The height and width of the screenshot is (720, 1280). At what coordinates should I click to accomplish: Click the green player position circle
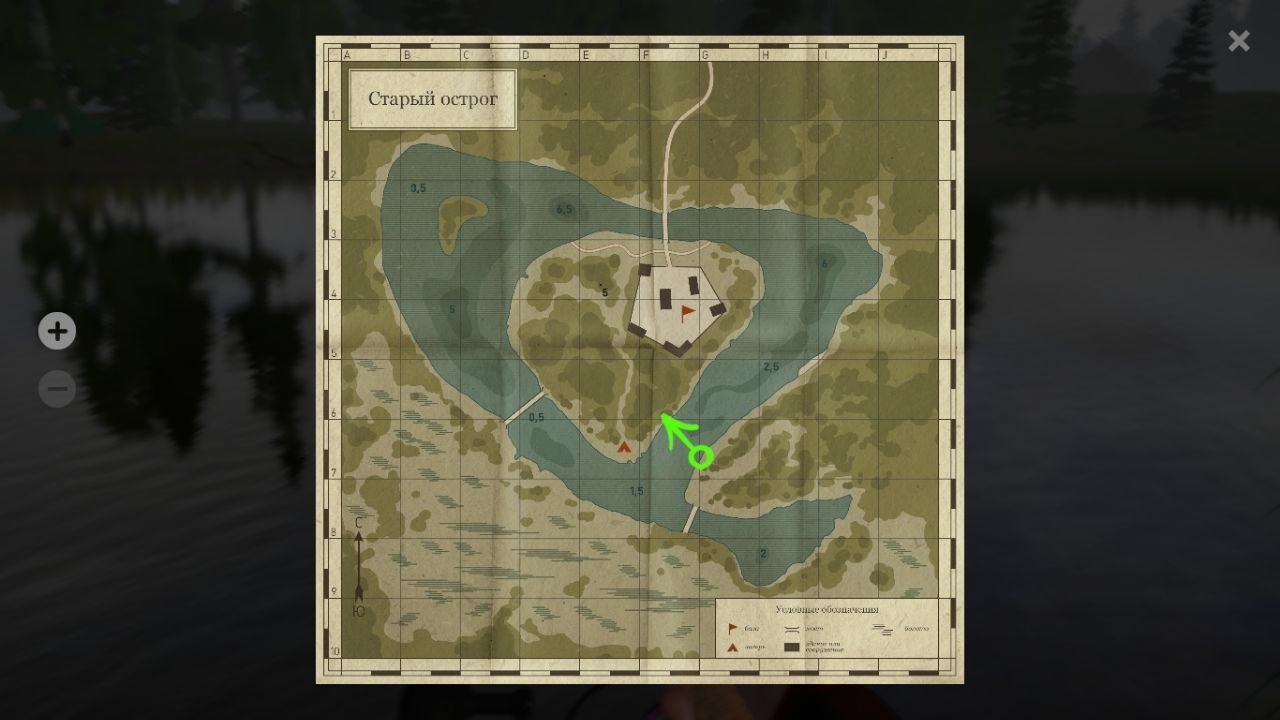coord(700,456)
